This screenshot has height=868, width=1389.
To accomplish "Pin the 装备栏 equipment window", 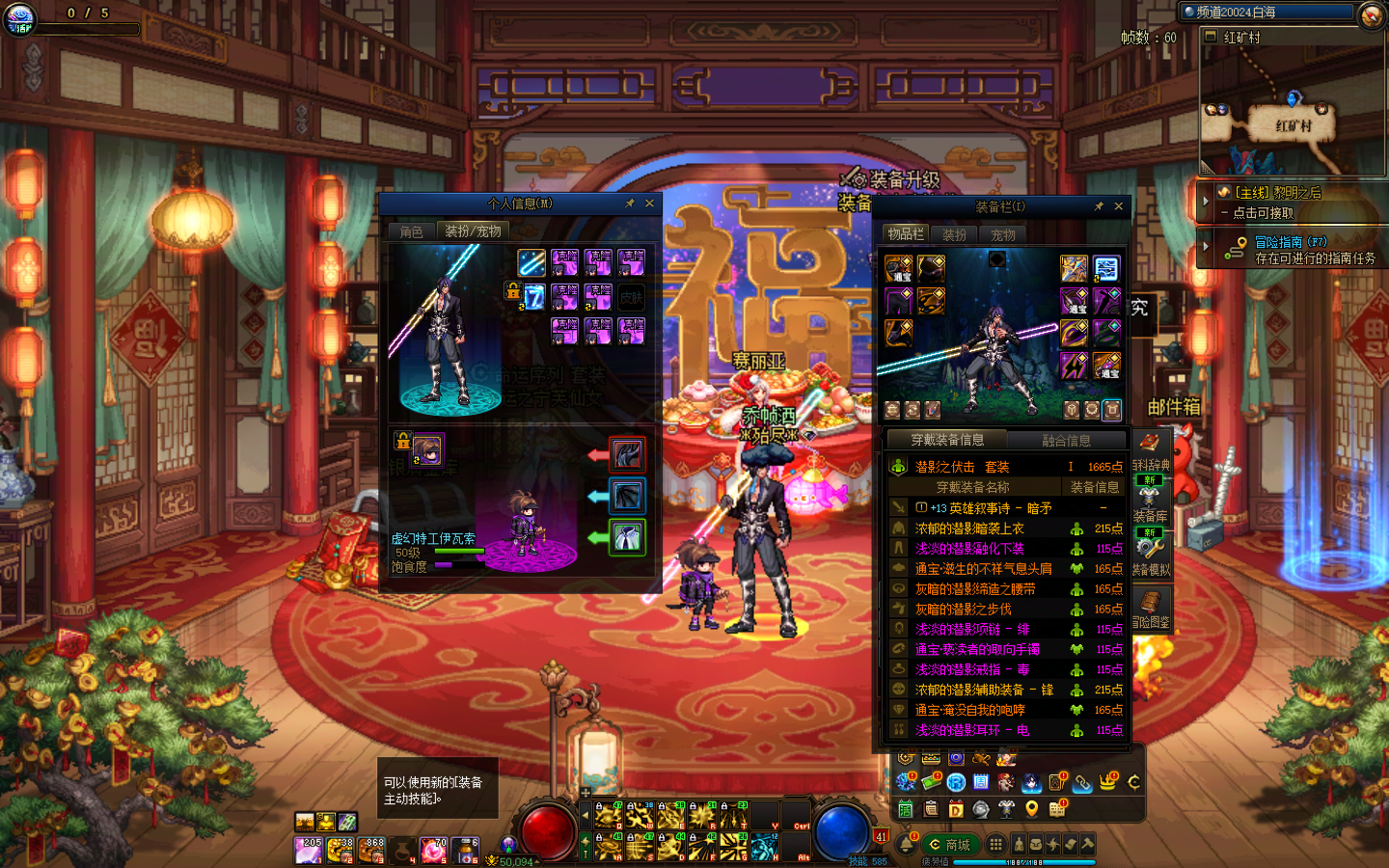I will (1098, 206).
